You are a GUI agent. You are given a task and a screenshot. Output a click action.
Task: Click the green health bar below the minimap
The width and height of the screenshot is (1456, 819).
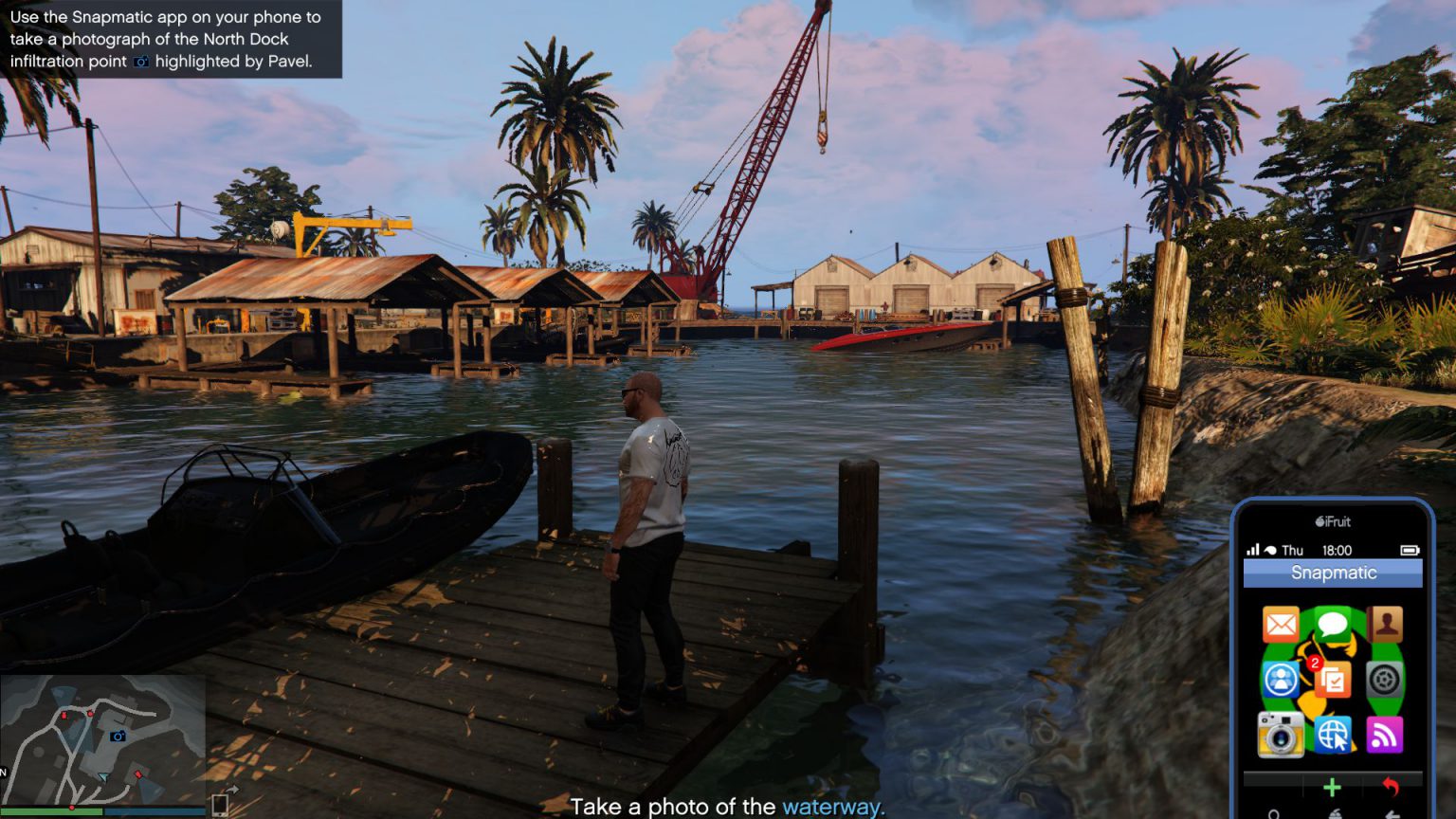pyautogui.click(x=50, y=811)
